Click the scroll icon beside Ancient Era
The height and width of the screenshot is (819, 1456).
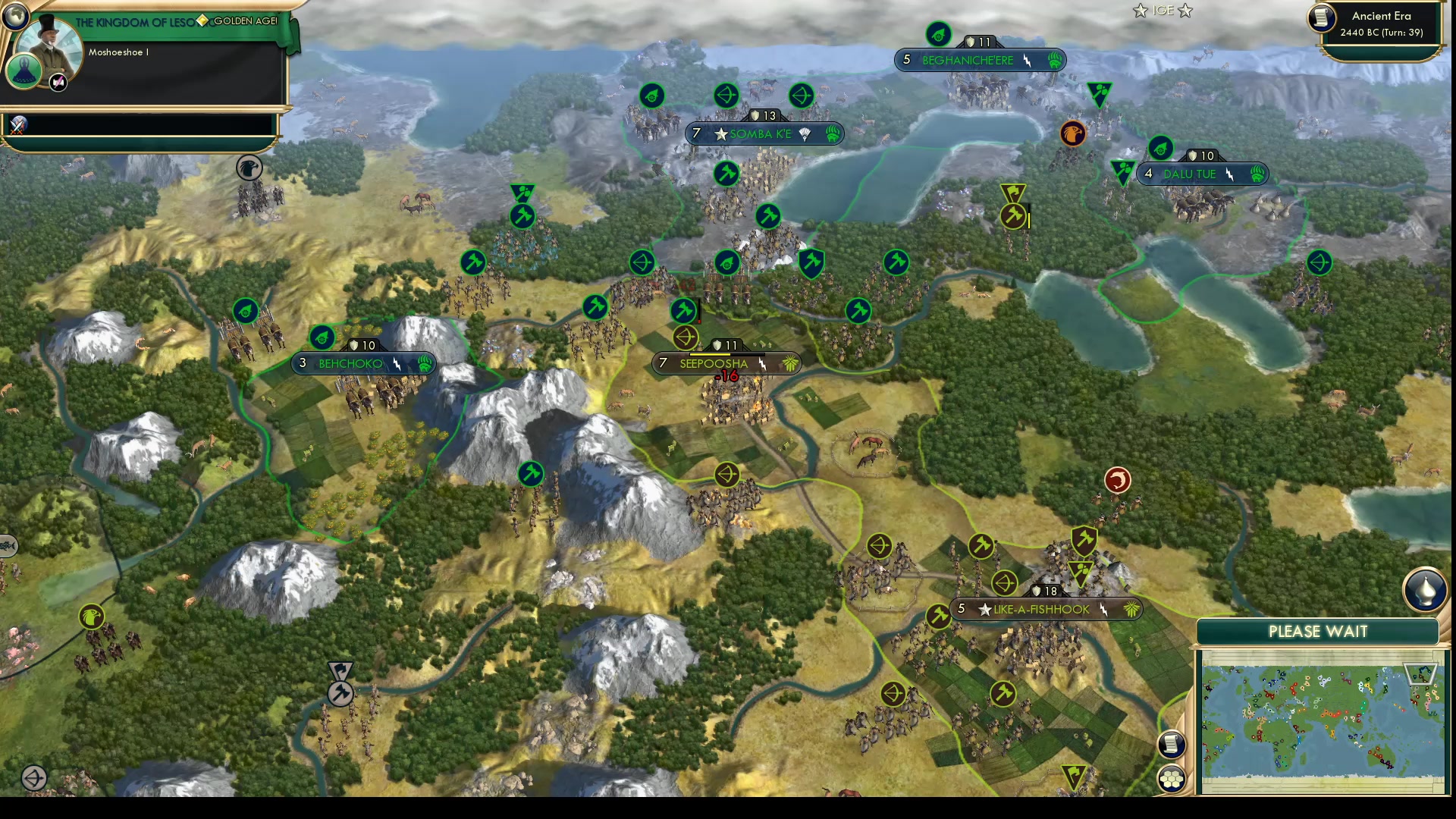pyautogui.click(x=1319, y=20)
